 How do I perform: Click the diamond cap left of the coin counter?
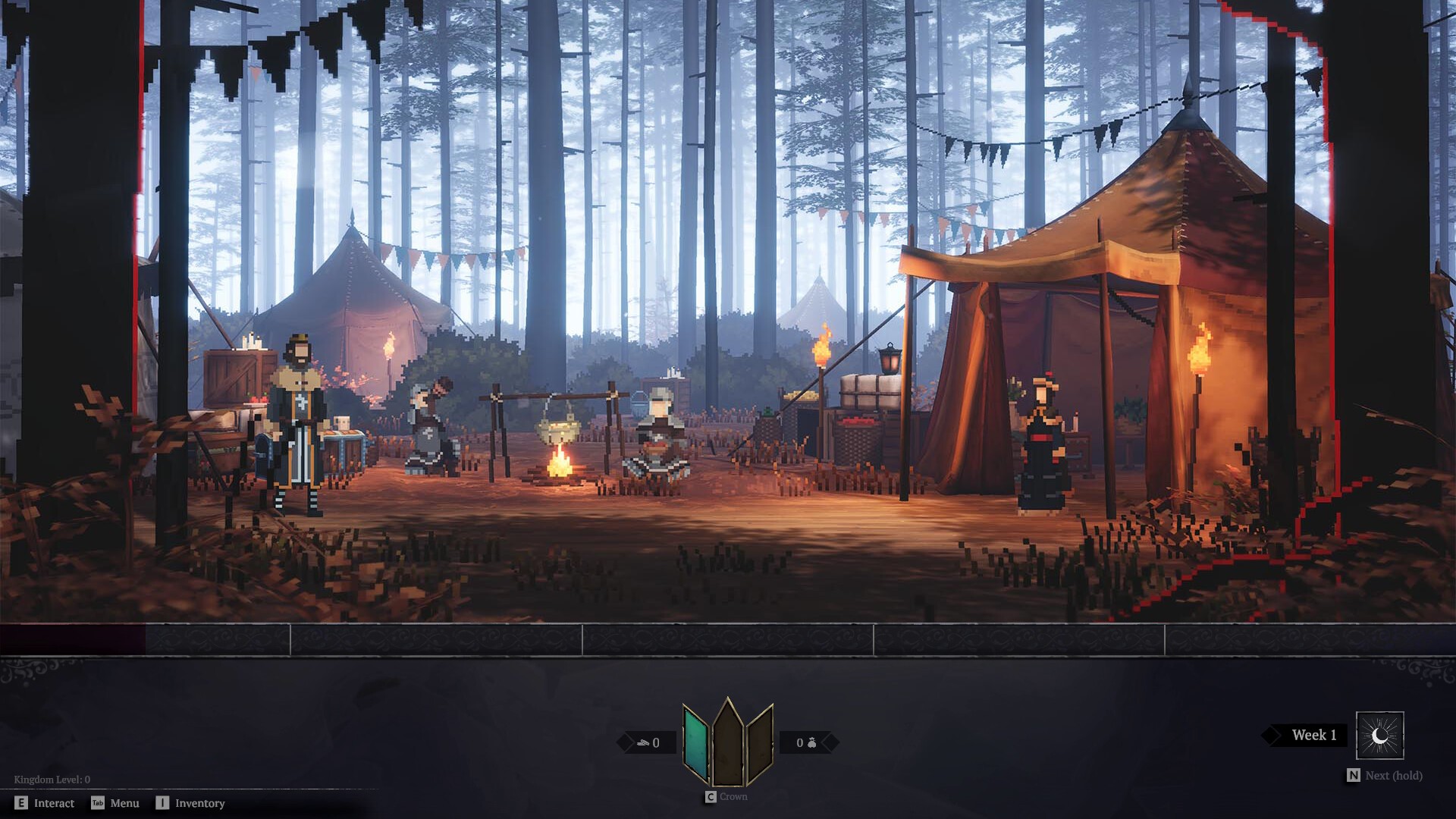click(x=625, y=741)
